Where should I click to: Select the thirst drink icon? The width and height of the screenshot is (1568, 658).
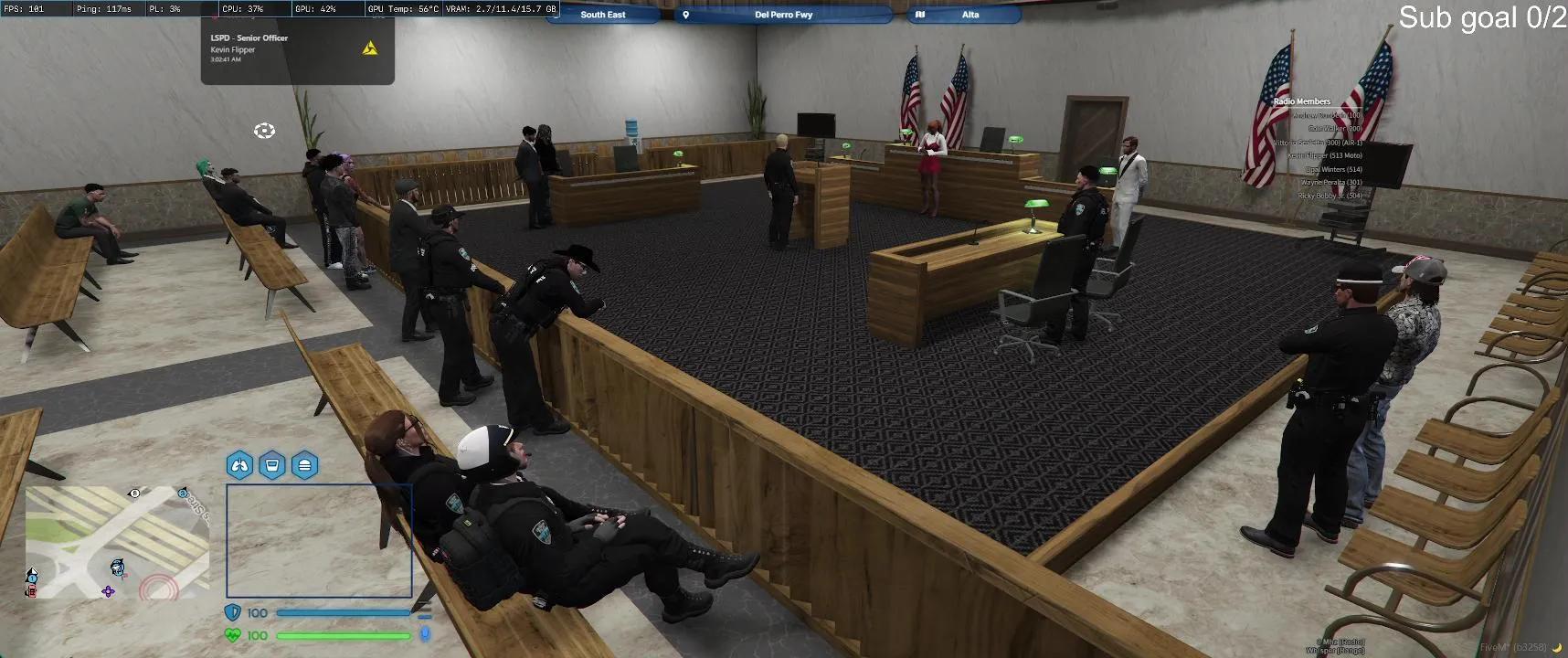click(x=273, y=465)
